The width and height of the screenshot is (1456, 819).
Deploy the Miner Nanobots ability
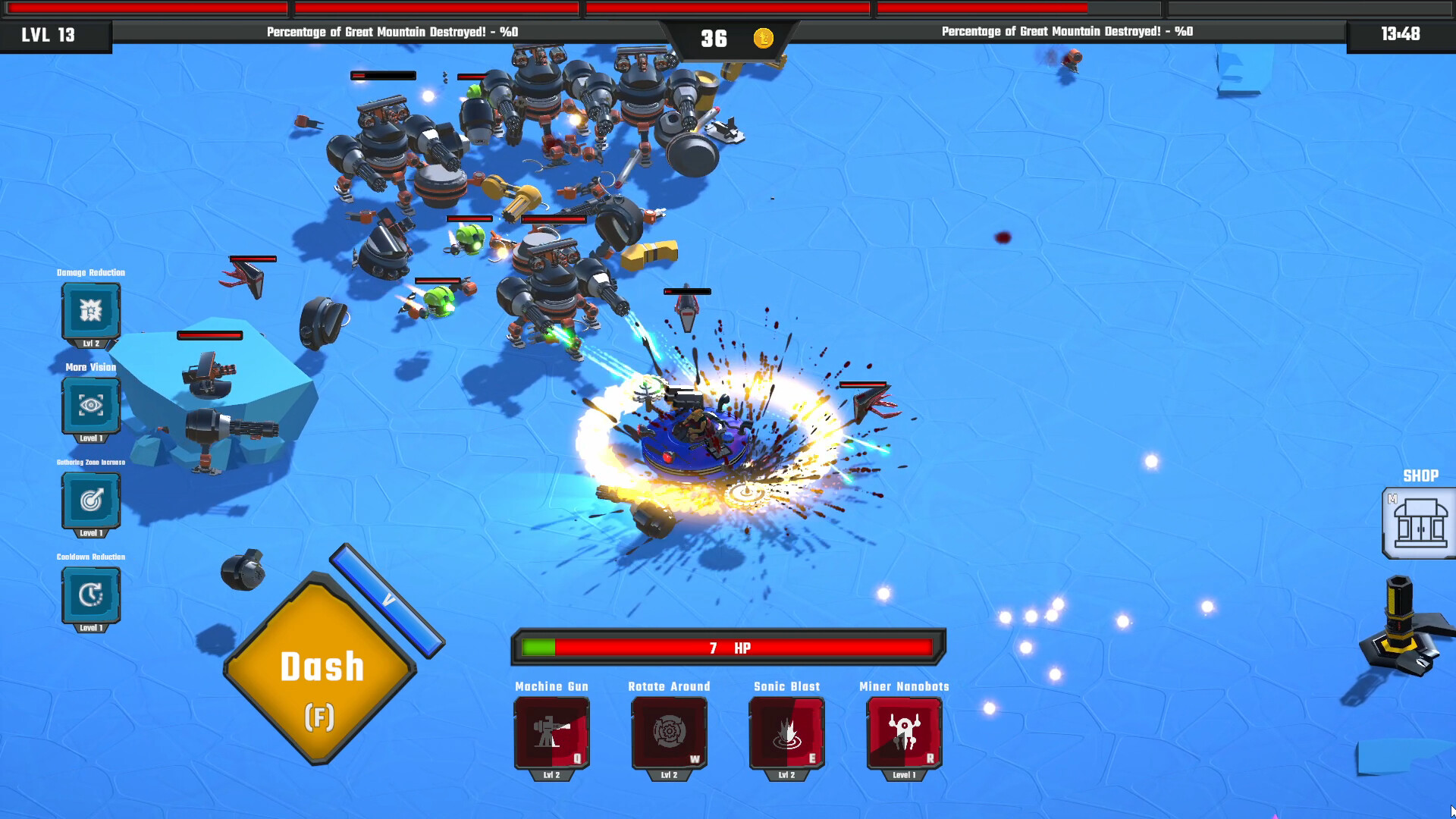[x=903, y=732]
